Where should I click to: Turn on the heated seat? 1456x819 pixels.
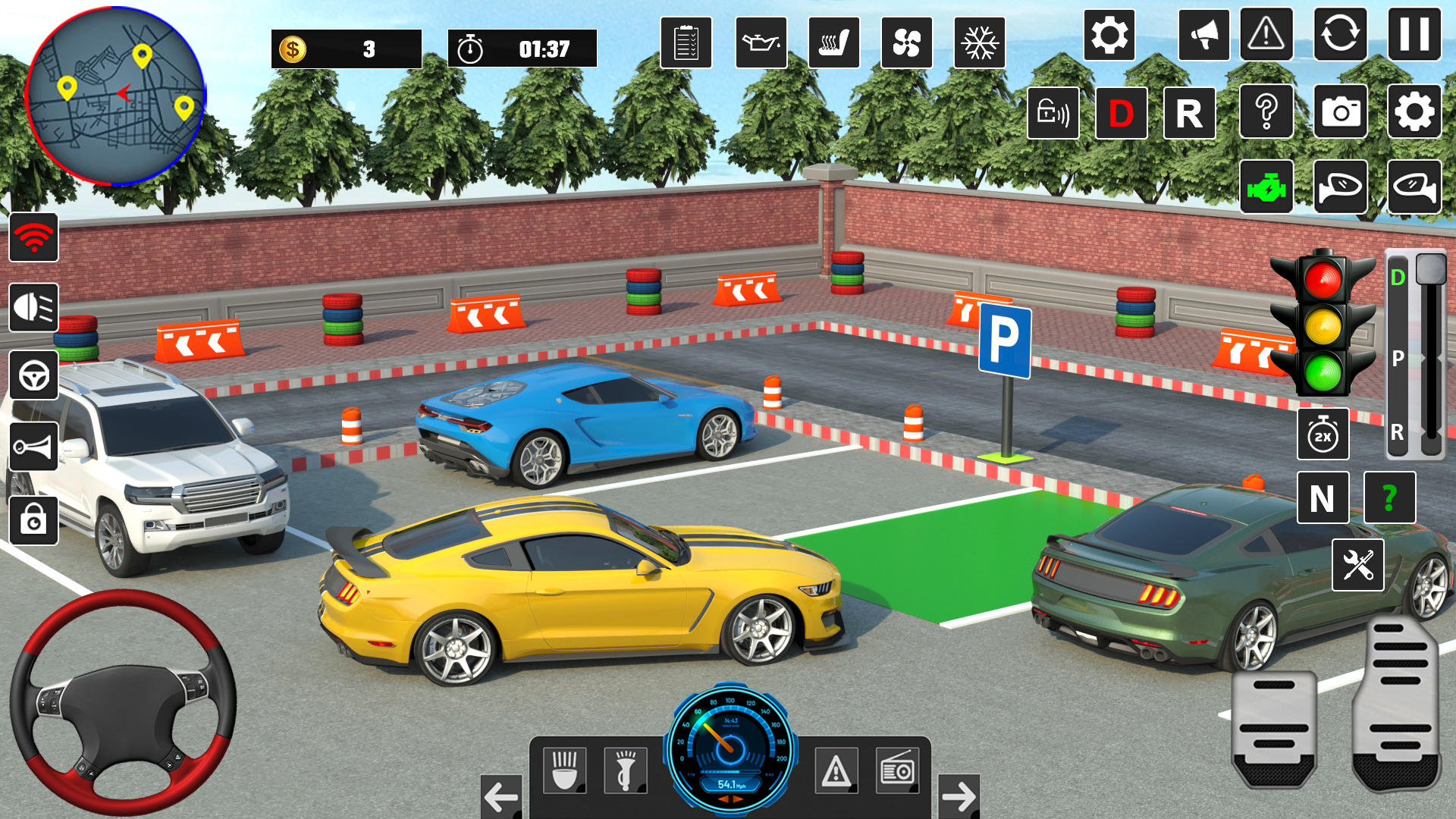tap(833, 43)
